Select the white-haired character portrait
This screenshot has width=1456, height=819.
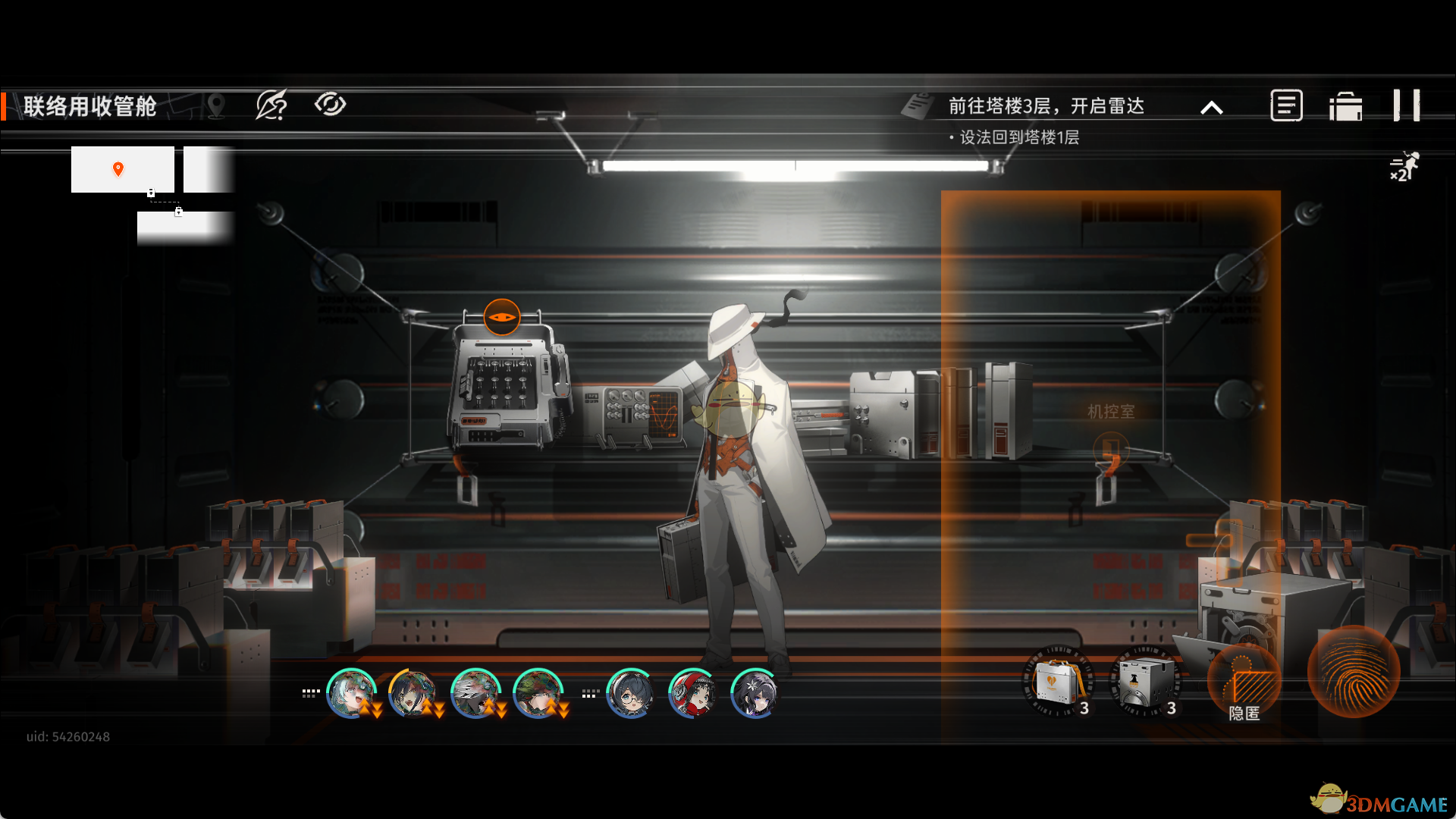point(475,693)
